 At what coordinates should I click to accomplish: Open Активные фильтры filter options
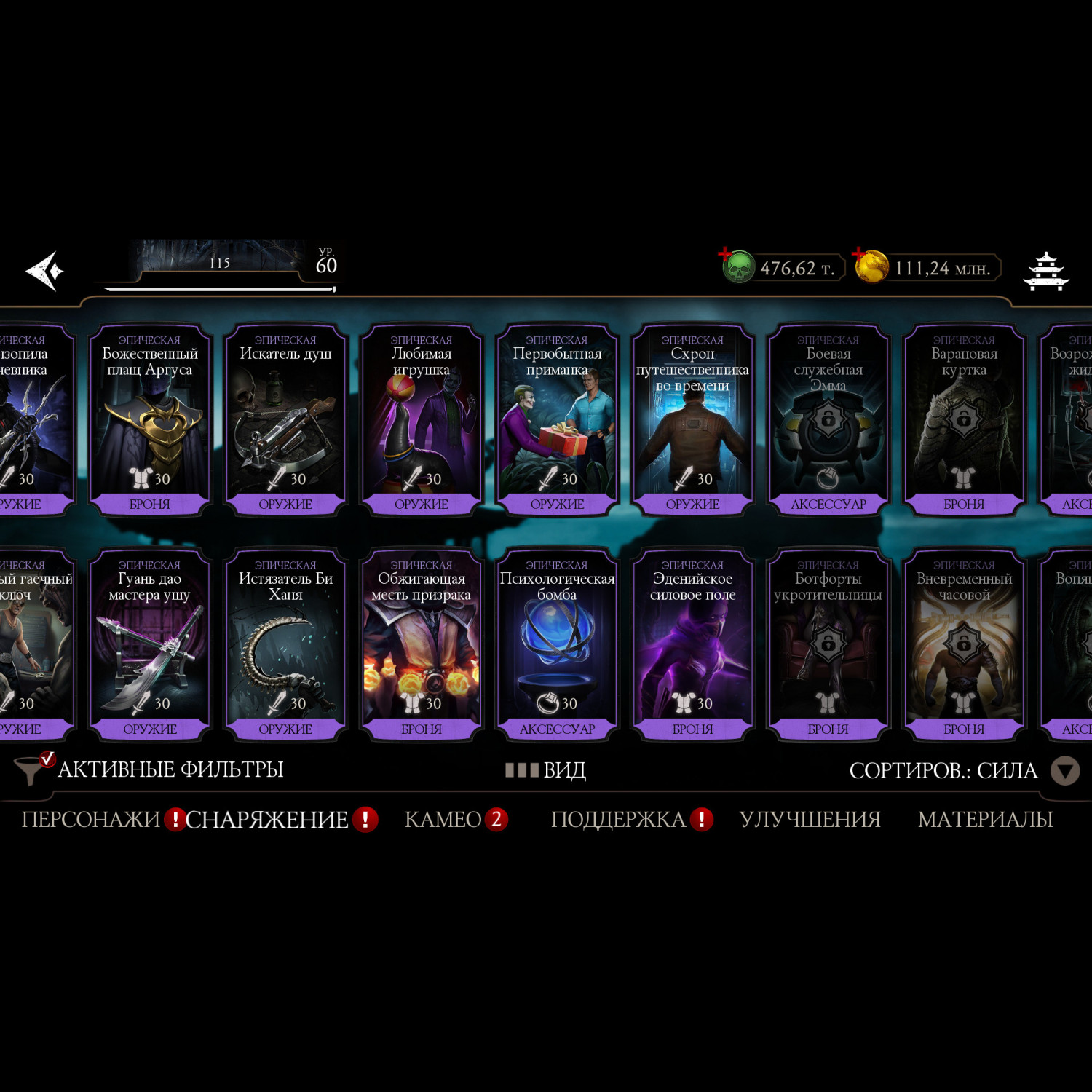pos(153,769)
